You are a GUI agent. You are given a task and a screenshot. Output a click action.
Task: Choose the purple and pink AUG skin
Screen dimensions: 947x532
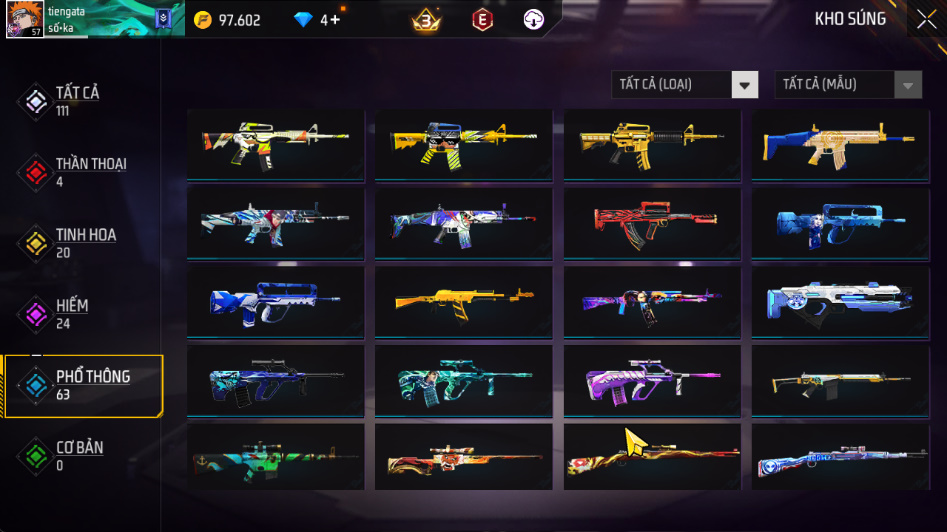[652, 379]
